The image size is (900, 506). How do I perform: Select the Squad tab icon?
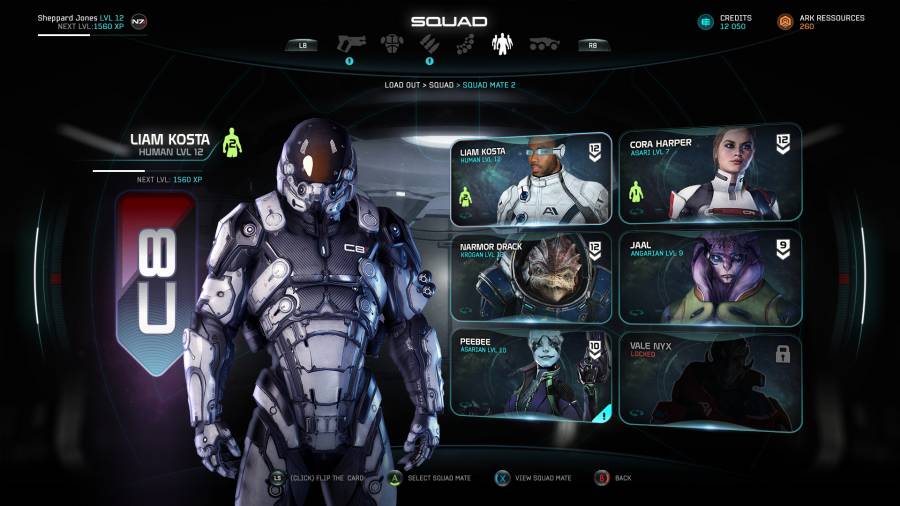pyautogui.click(x=501, y=43)
